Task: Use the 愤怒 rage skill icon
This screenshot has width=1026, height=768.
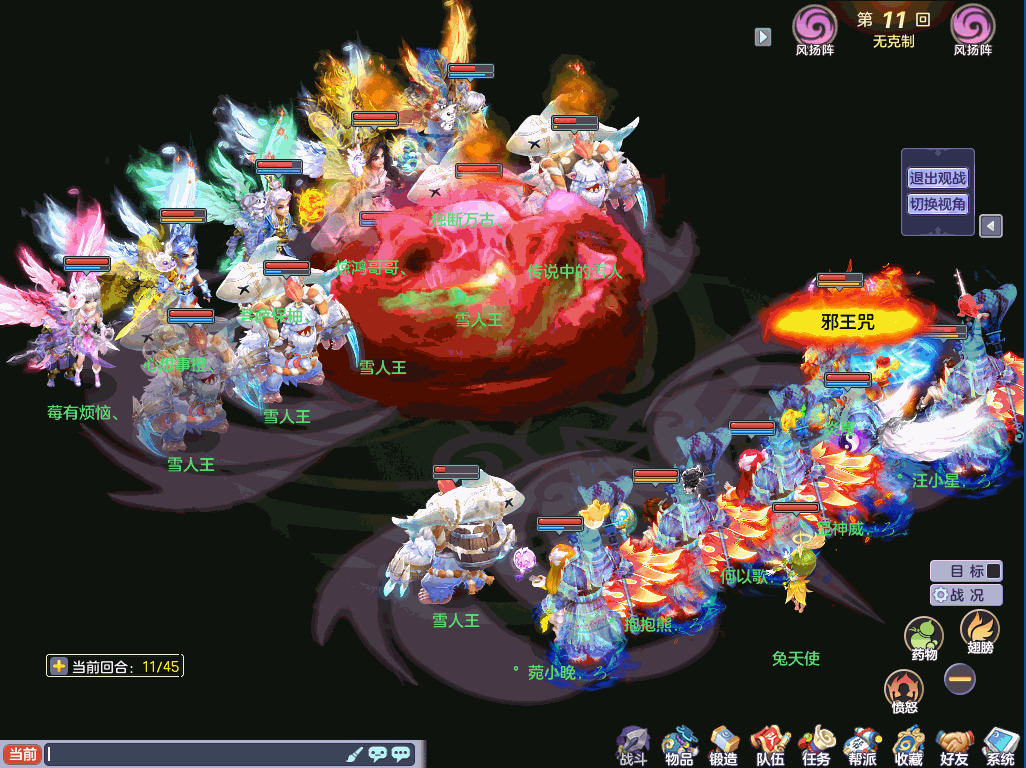Action: 904,691
